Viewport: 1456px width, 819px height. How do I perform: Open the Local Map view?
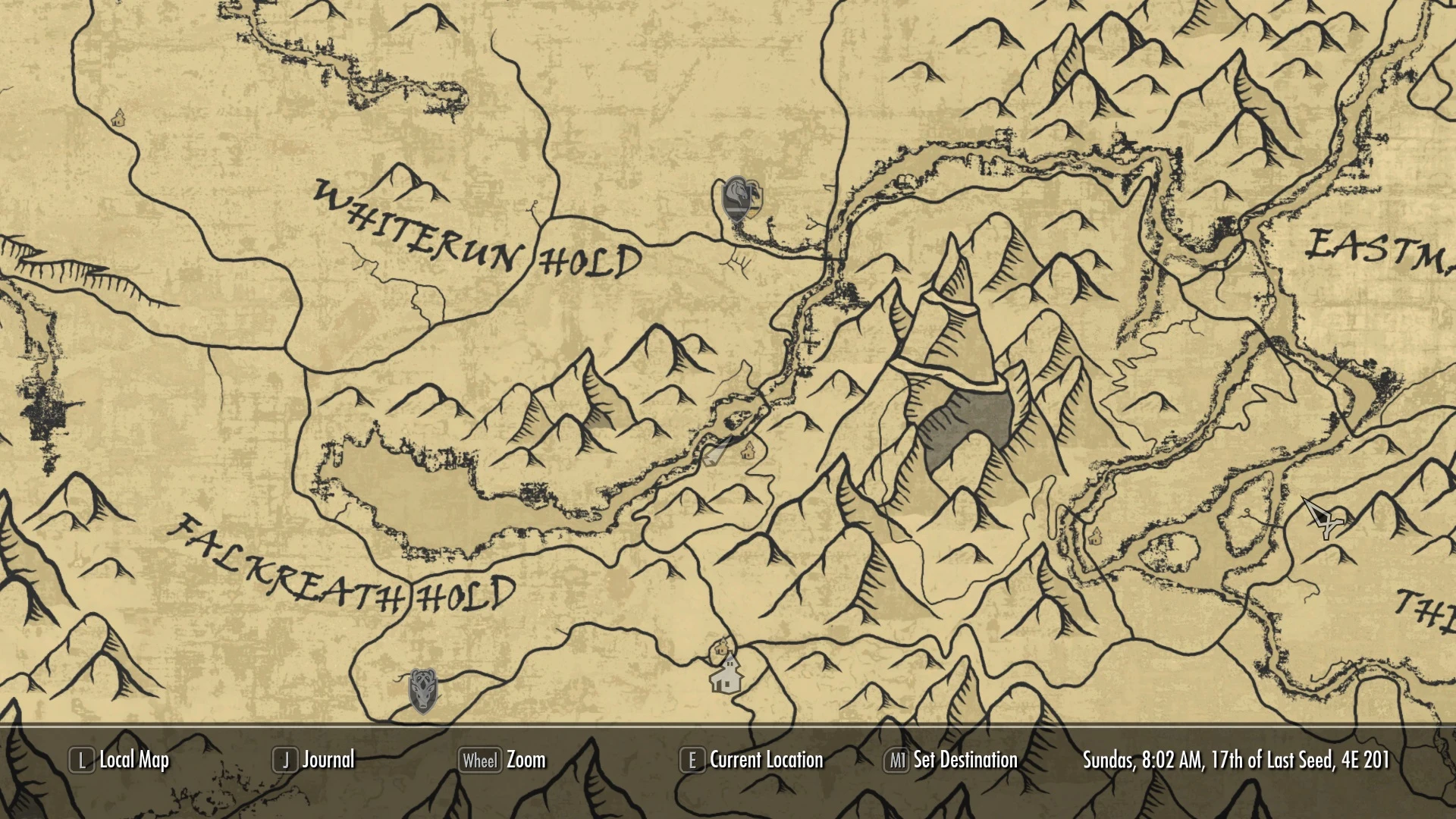133,760
